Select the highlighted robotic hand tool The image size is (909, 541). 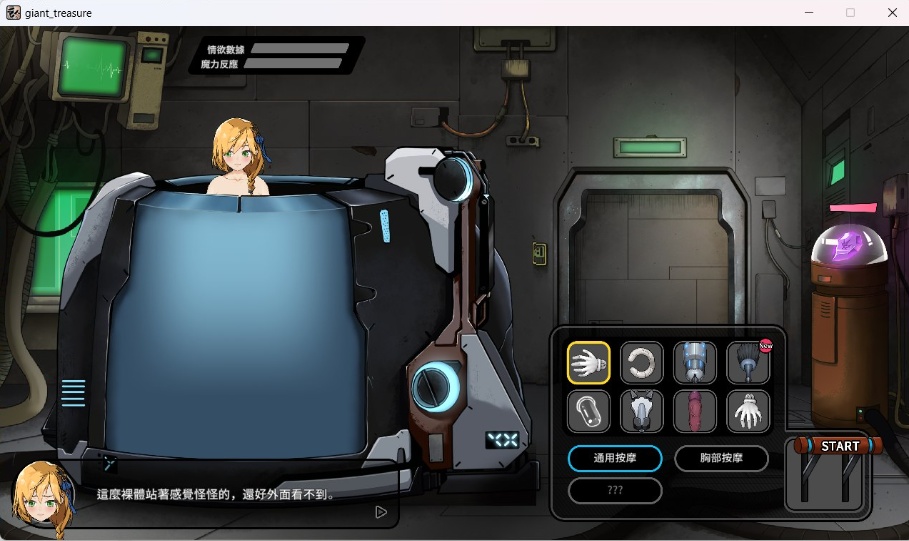[589, 363]
